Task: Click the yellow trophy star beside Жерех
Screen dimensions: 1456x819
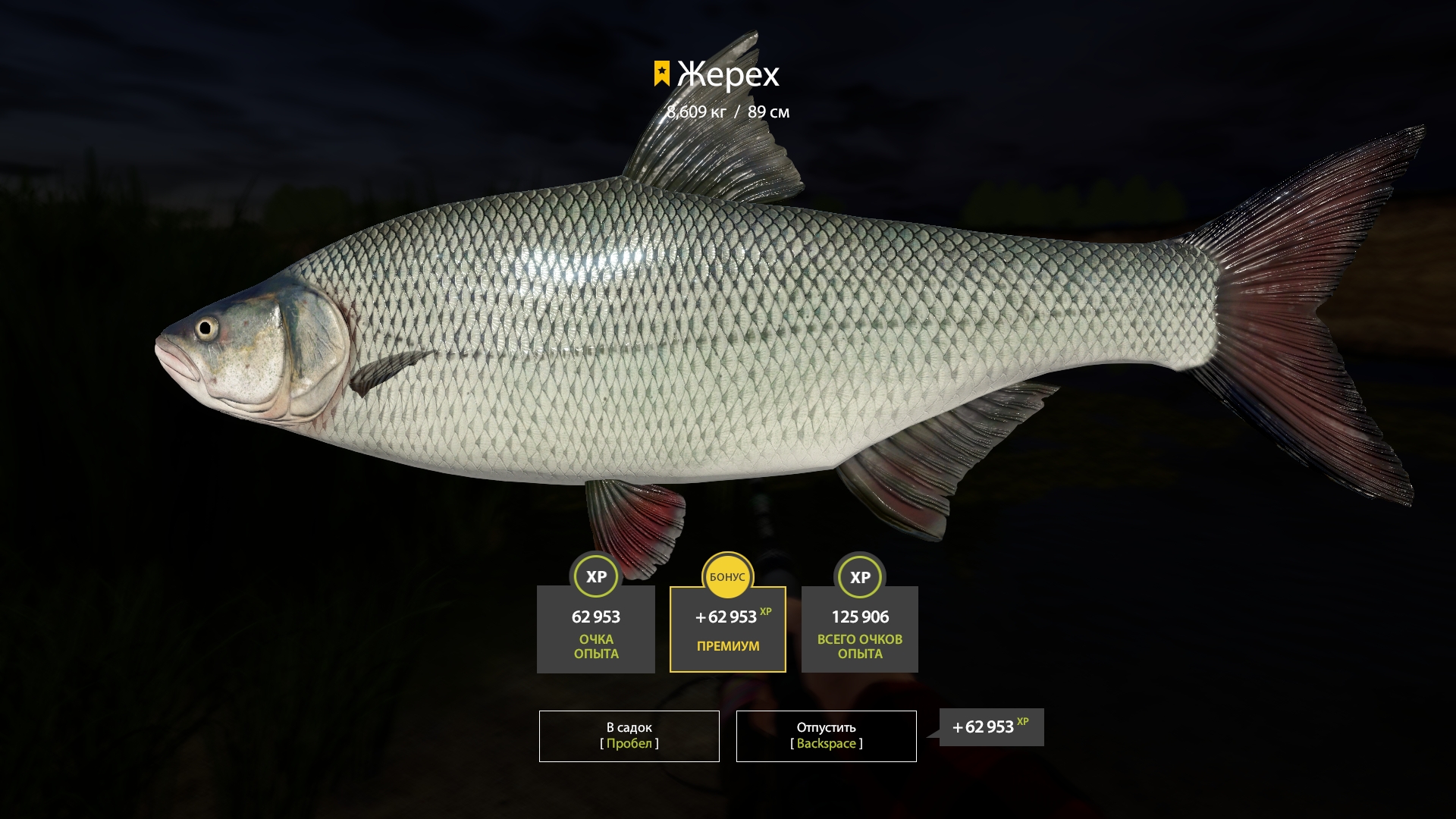Action: click(x=661, y=73)
